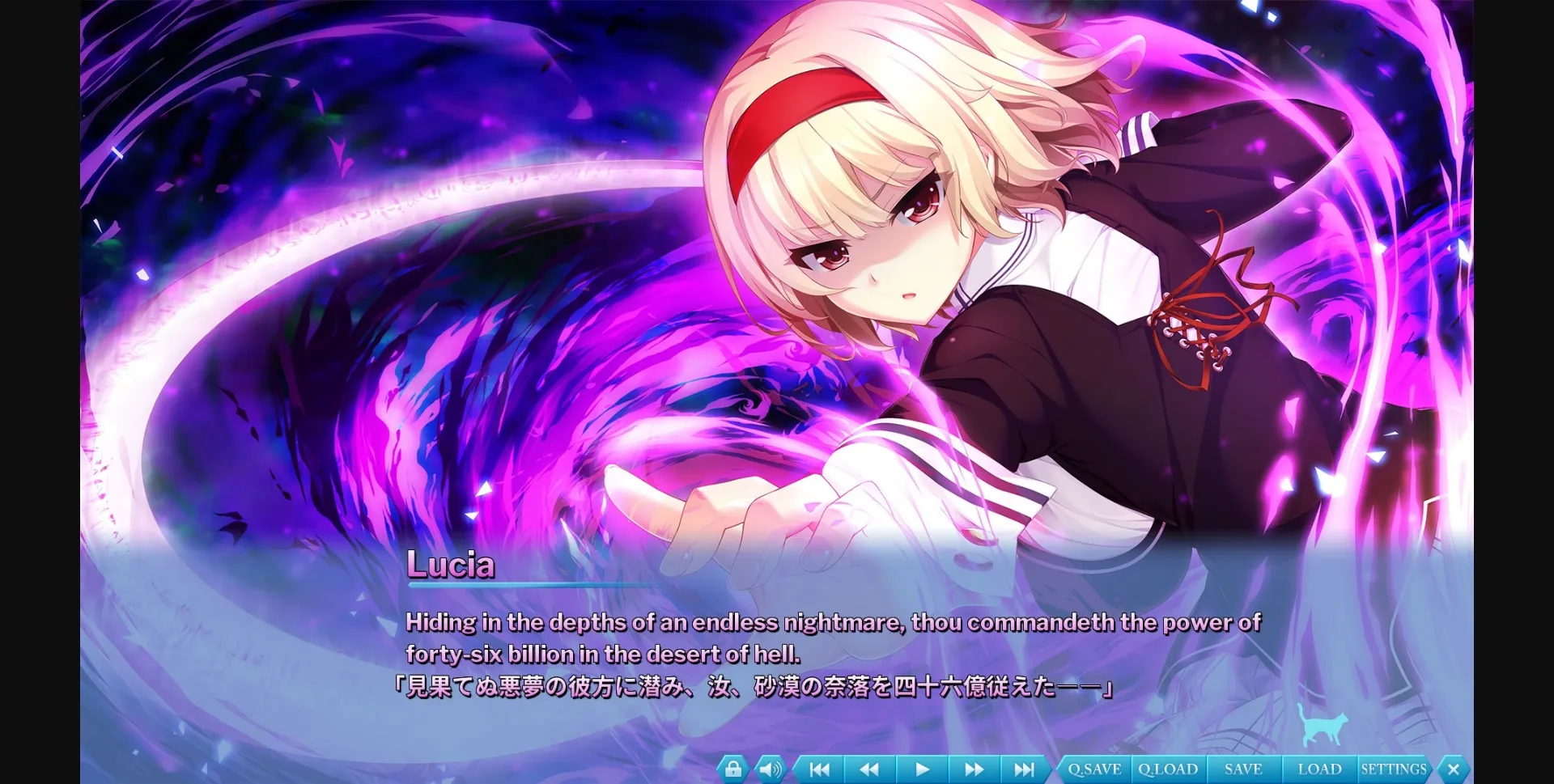The height and width of the screenshot is (784, 1554).
Task: Perform a quick load with Q.LOAD
Action: pyautogui.click(x=1168, y=769)
